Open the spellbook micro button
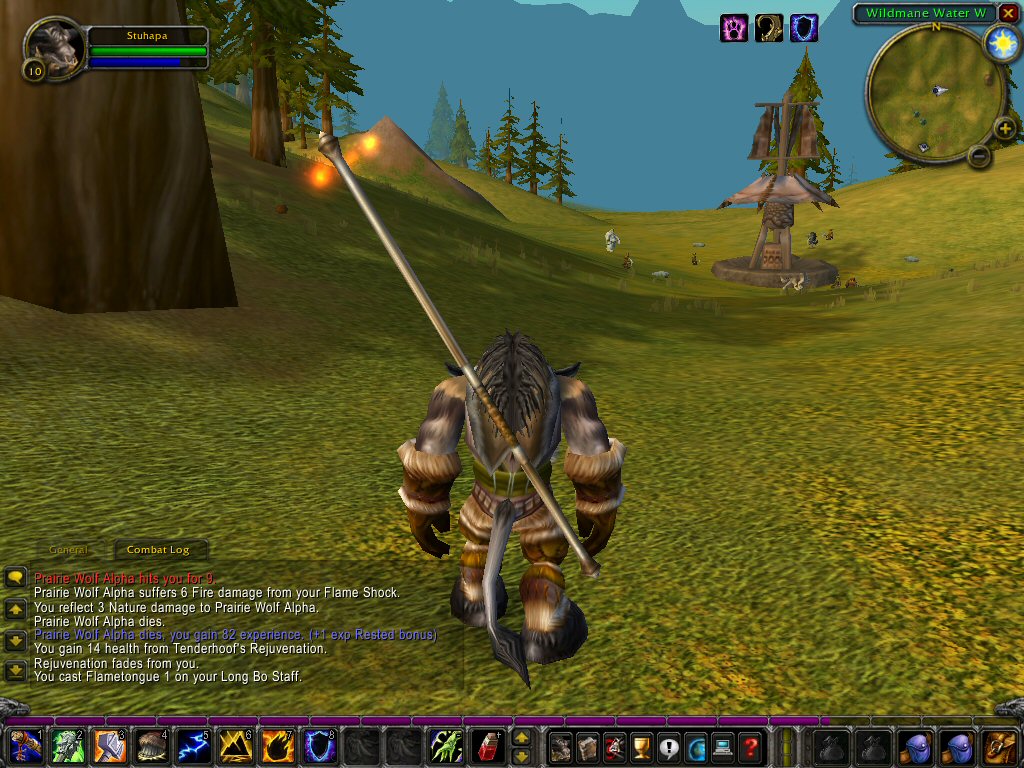Viewport: 1024px width, 768px height. click(588, 746)
